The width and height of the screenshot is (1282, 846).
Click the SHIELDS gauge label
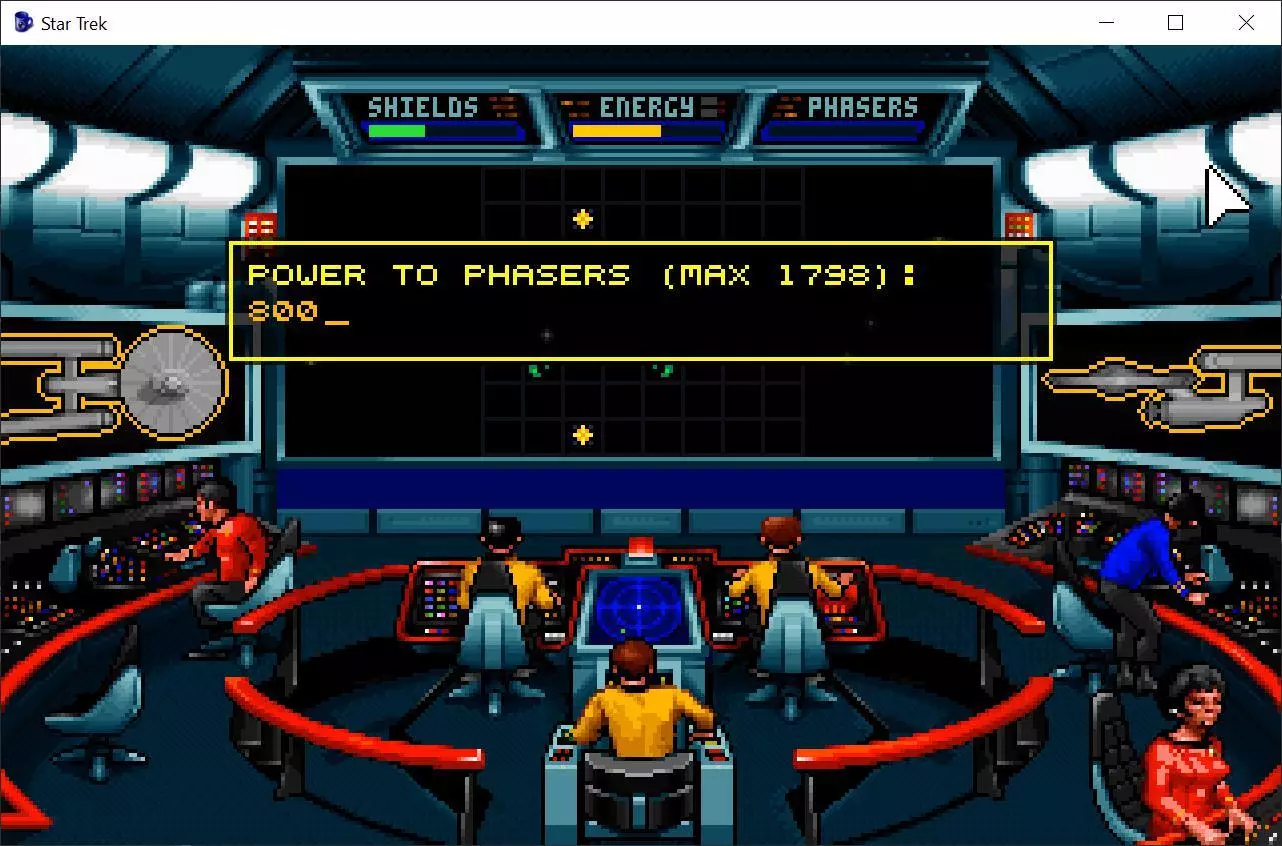point(421,106)
